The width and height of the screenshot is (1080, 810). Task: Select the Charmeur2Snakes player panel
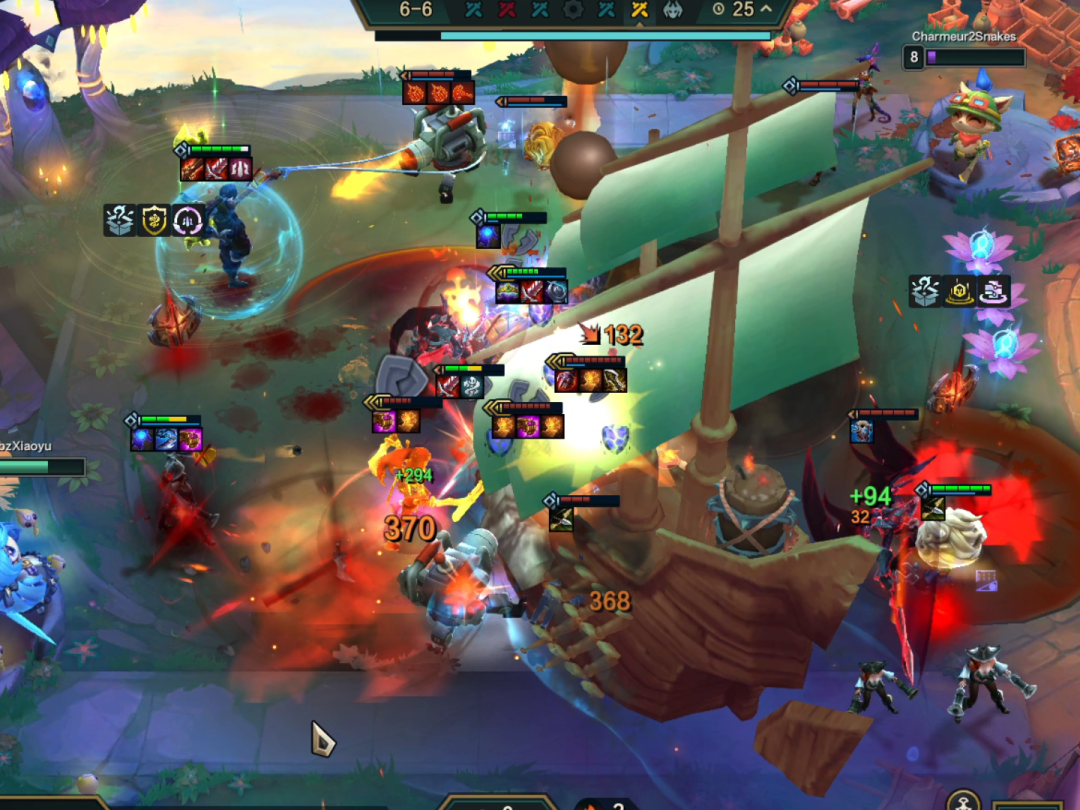(x=964, y=50)
